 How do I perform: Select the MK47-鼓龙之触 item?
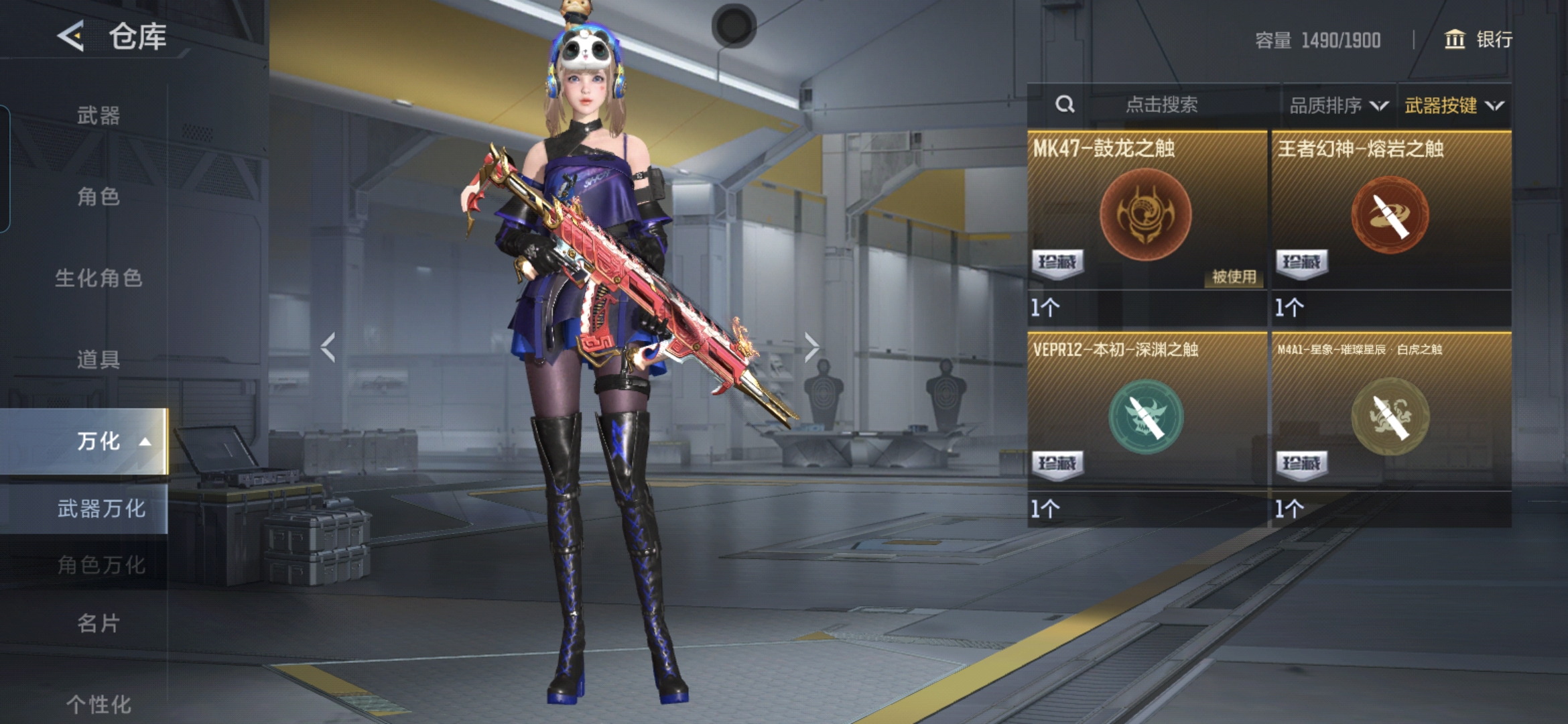[x=1146, y=221]
